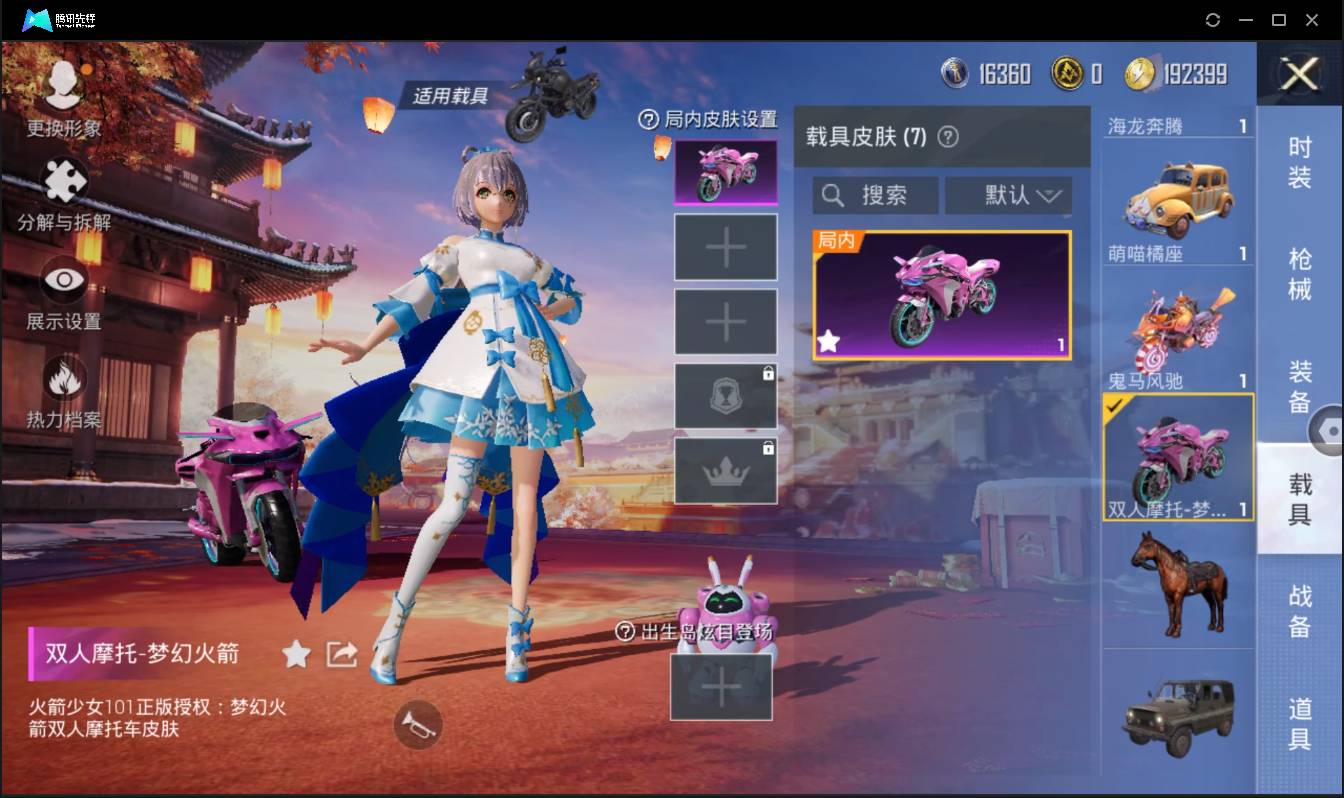
Task: Click the horn sound icon below the character
Action: pos(418,726)
